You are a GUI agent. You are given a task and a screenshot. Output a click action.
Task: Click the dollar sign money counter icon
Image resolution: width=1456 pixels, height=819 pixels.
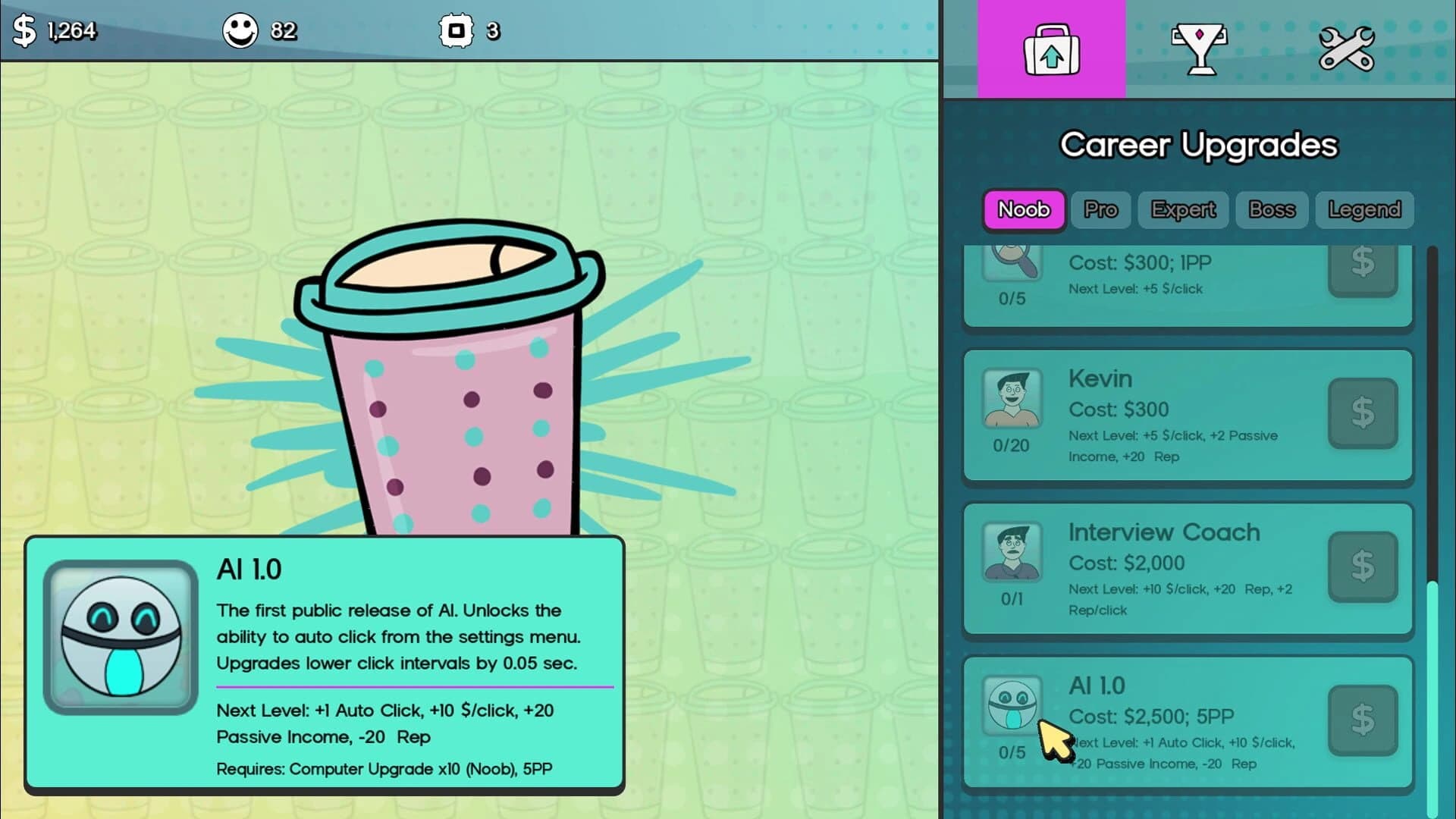(24, 31)
